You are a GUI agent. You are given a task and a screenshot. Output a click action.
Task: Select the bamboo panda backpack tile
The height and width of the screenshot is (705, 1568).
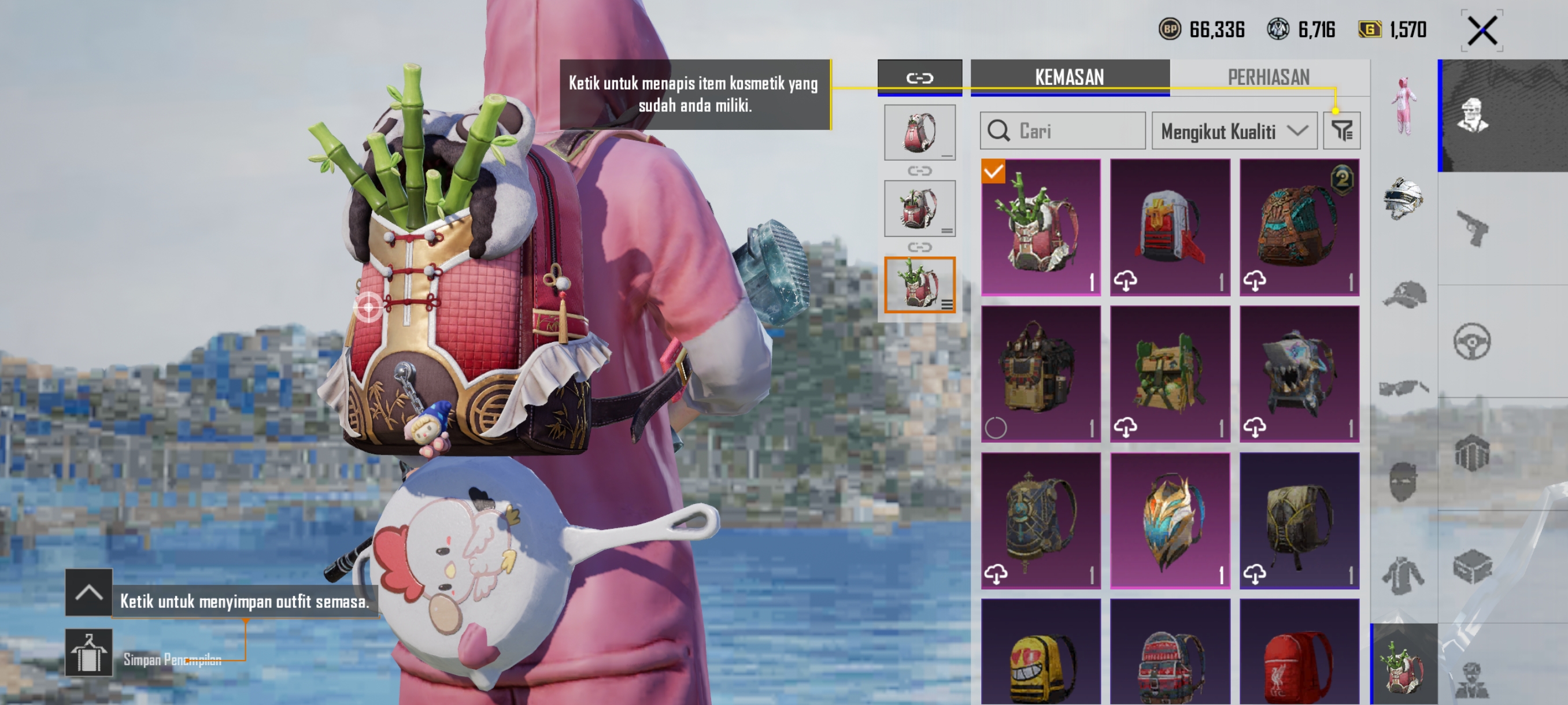(x=1040, y=228)
